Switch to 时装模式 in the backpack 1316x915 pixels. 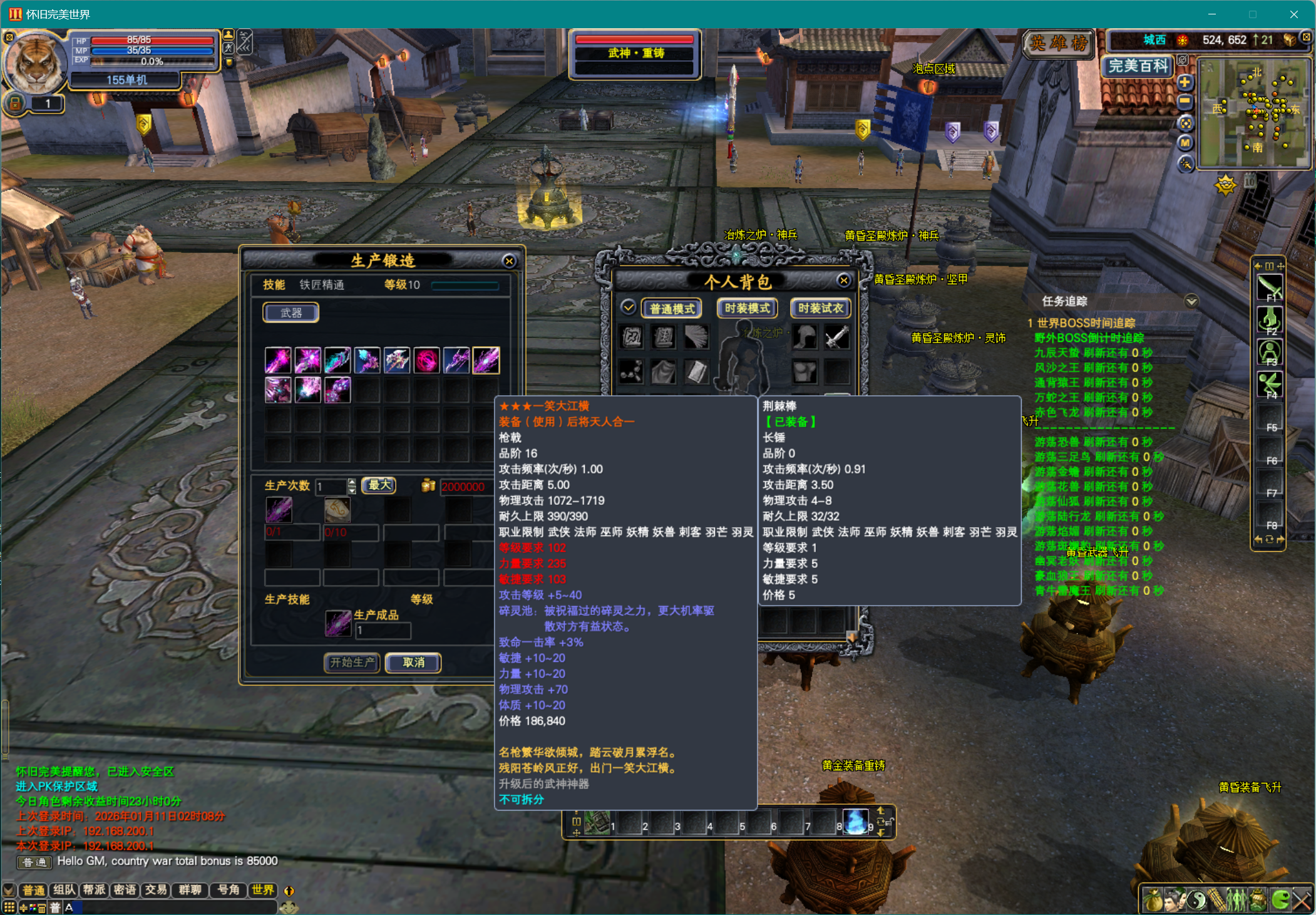pos(747,308)
